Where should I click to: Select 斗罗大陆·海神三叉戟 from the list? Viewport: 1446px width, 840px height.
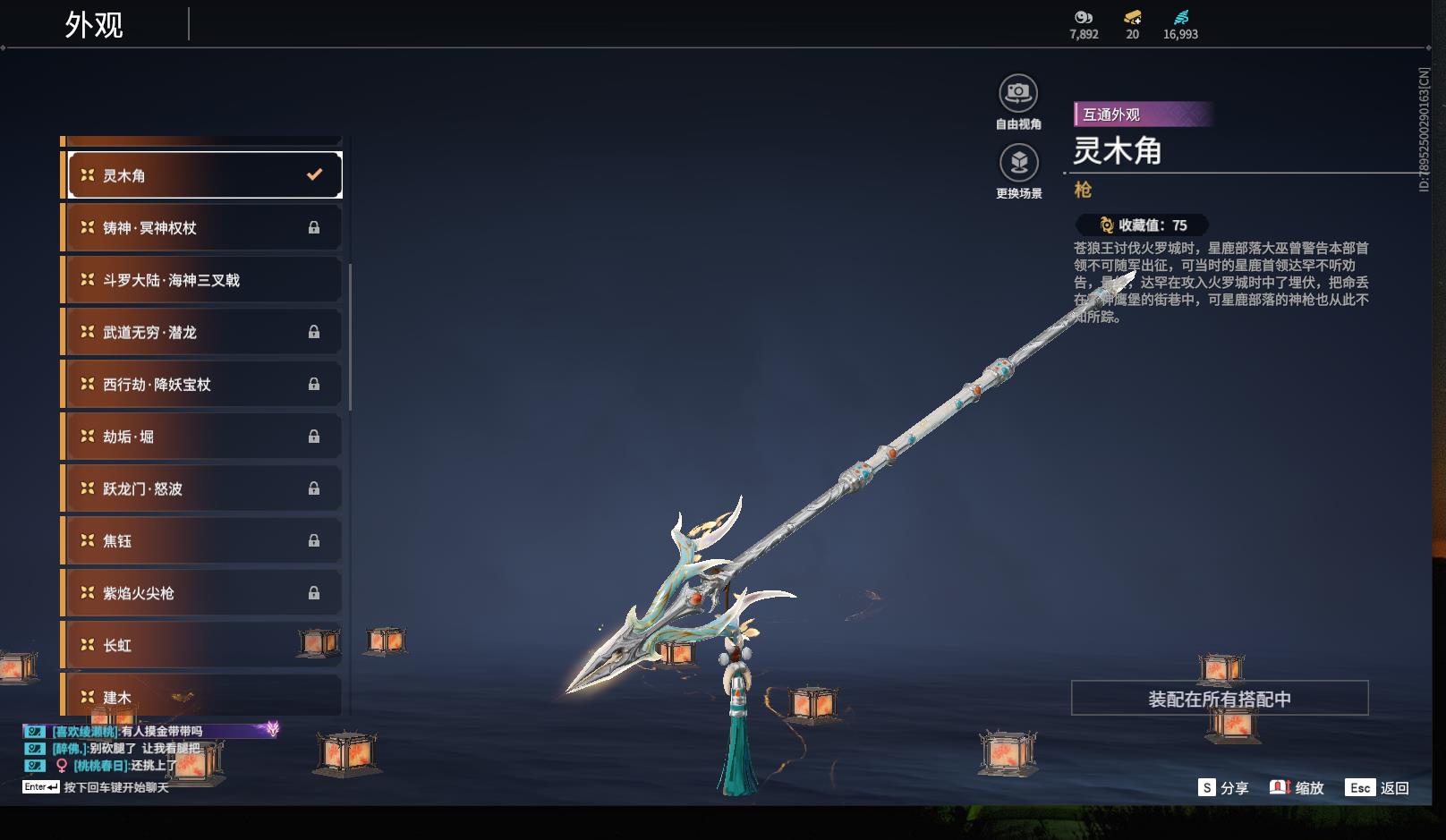[x=205, y=280]
